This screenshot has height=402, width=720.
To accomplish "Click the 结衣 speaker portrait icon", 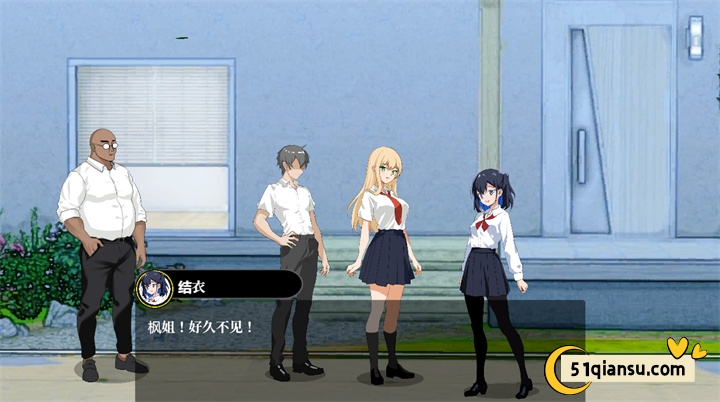I will (x=154, y=287).
